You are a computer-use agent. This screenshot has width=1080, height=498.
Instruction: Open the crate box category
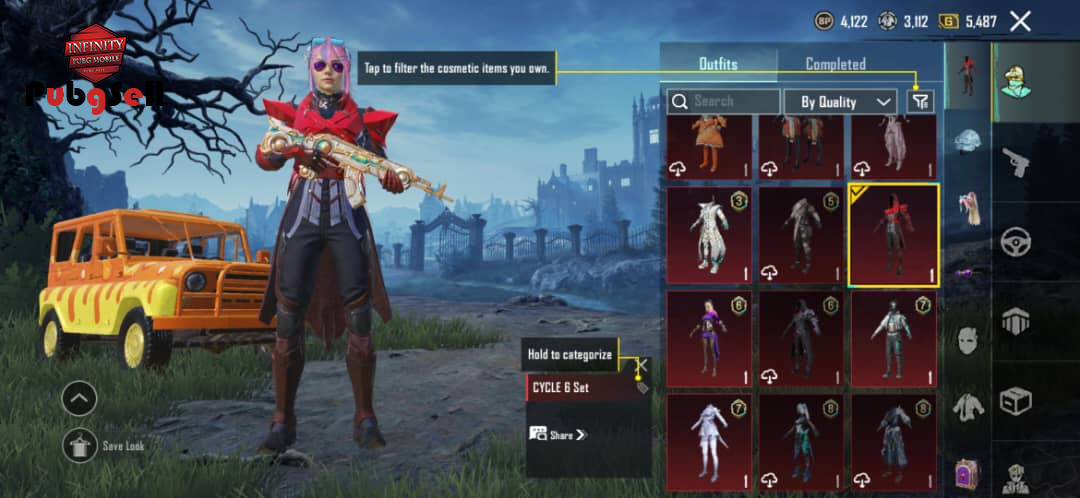1016,402
